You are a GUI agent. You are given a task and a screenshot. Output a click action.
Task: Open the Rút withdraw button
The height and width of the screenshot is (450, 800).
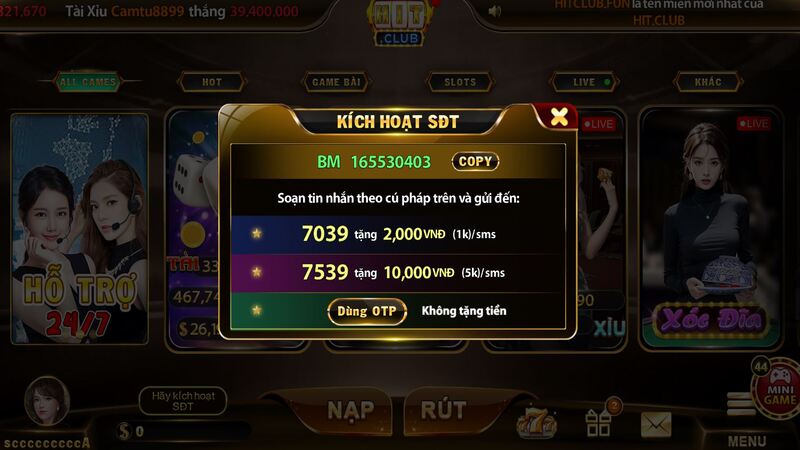pyautogui.click(x=443, y=409)
